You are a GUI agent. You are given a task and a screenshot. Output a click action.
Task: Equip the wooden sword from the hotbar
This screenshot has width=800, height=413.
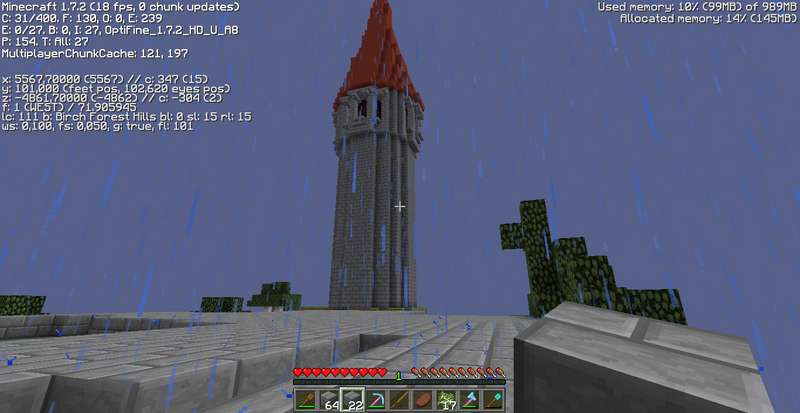(400, 400)
